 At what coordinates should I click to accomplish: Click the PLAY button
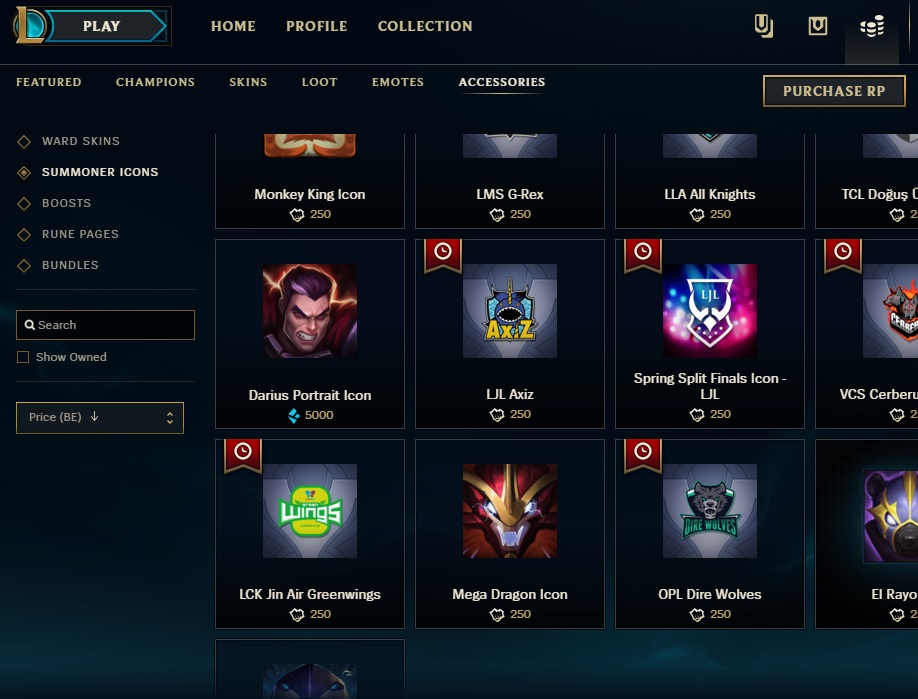pyautogui.click(x=101, y=27)
